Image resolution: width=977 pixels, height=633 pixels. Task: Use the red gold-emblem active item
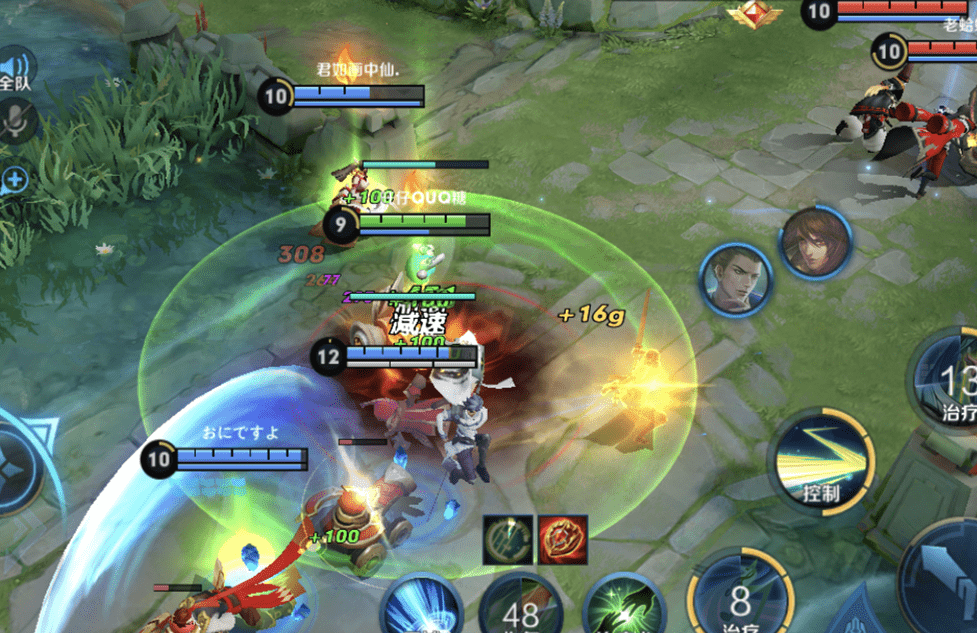point(561,540)
